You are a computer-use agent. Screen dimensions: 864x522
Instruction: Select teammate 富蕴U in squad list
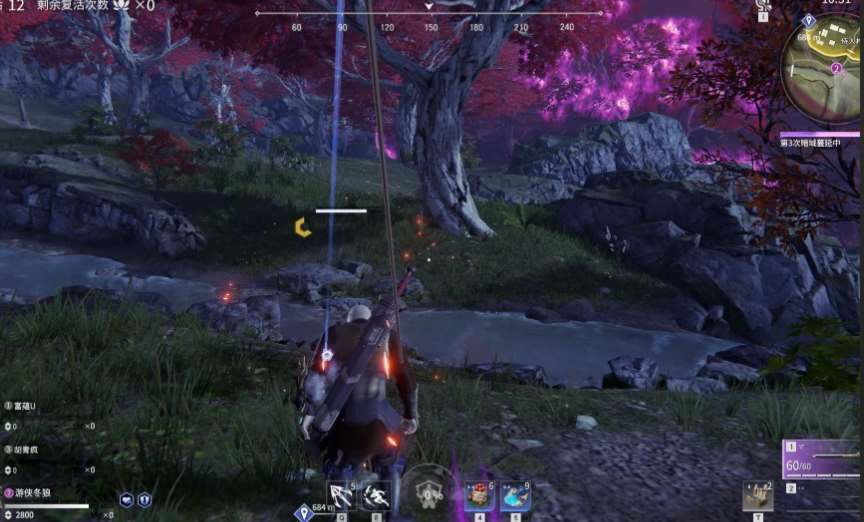(22, 406)
